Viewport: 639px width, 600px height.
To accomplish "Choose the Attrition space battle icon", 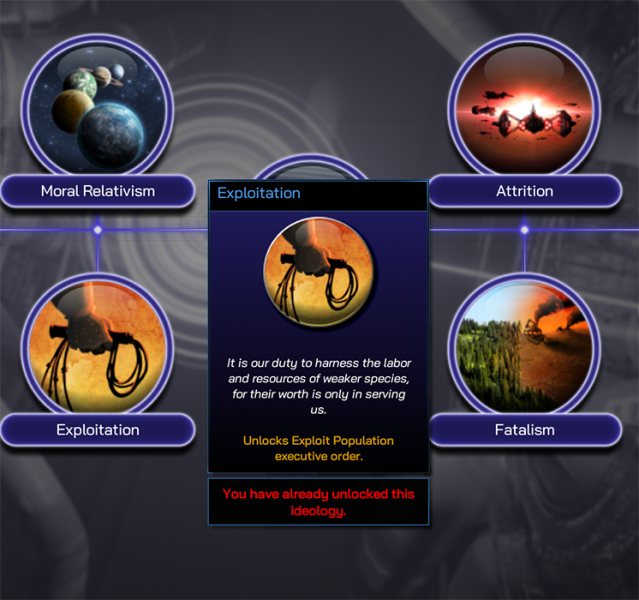I will point(524,108).
